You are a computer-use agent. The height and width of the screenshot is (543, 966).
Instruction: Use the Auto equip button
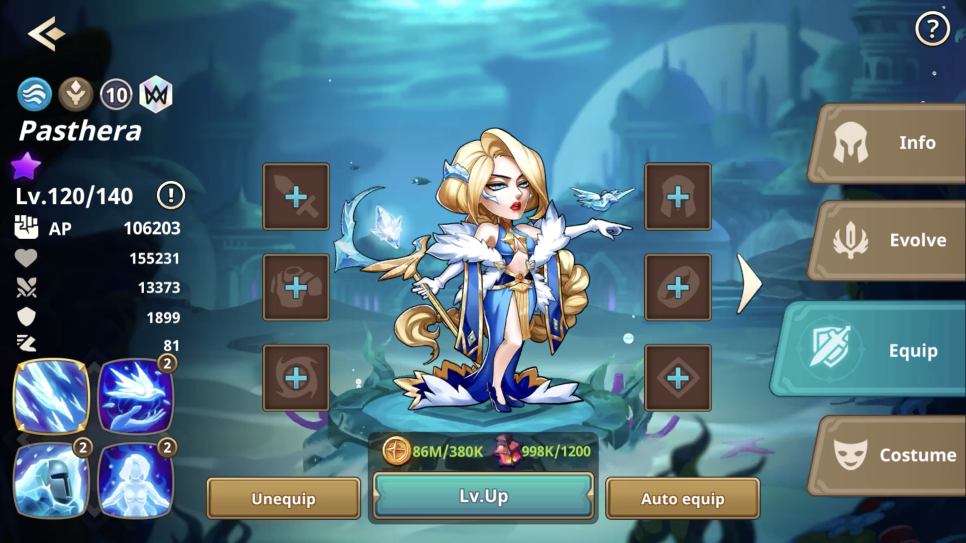[x=682, y=498]
